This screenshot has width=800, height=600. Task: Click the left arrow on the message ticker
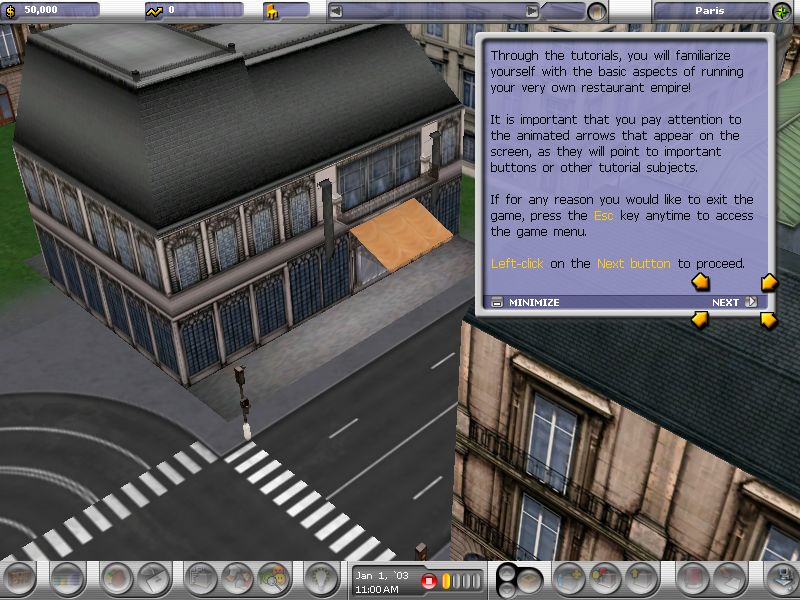(x=337, y=11)
